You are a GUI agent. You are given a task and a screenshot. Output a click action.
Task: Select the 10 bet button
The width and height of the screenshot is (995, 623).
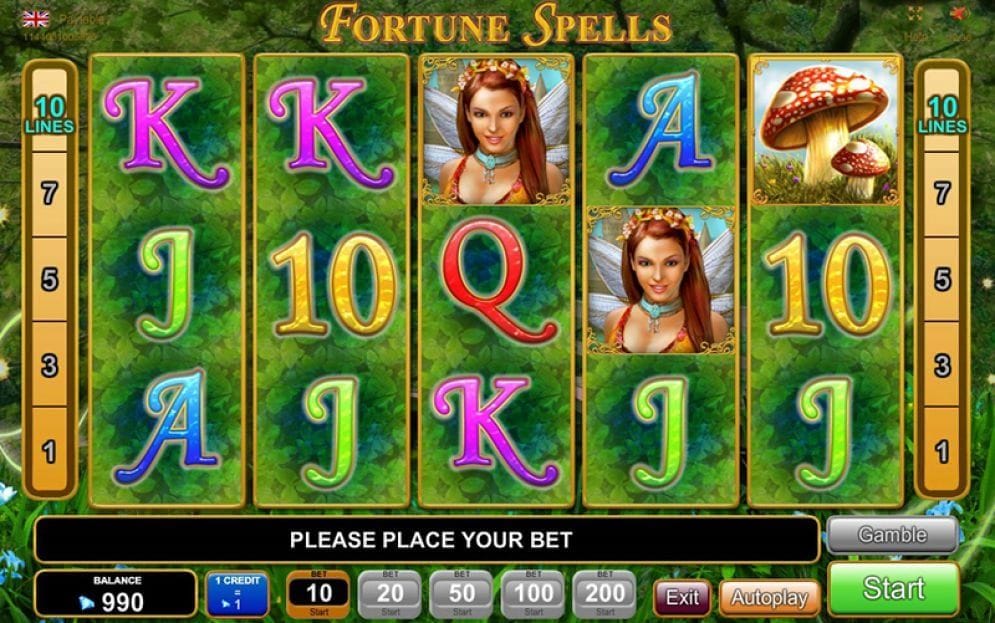pyautogui.click(x=317, y=594)
